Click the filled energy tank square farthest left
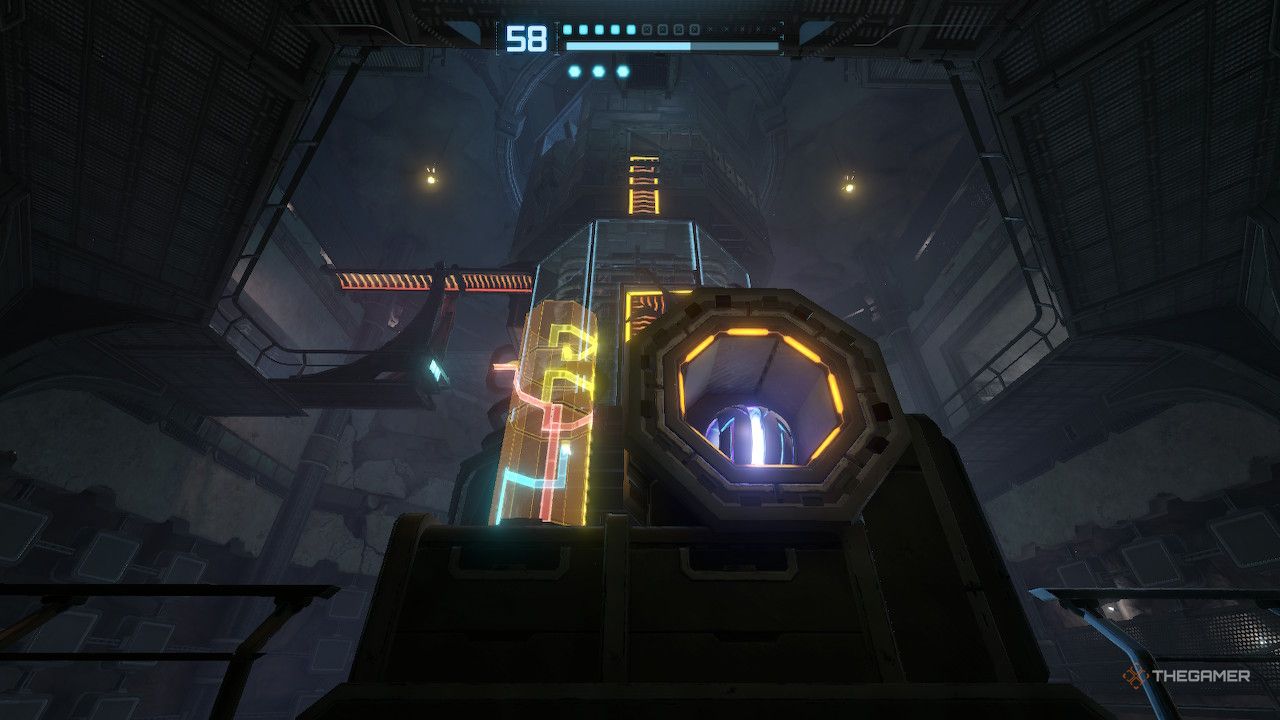Image resolution: width=1280 pixels, height=720 pixels. point(566,29)
